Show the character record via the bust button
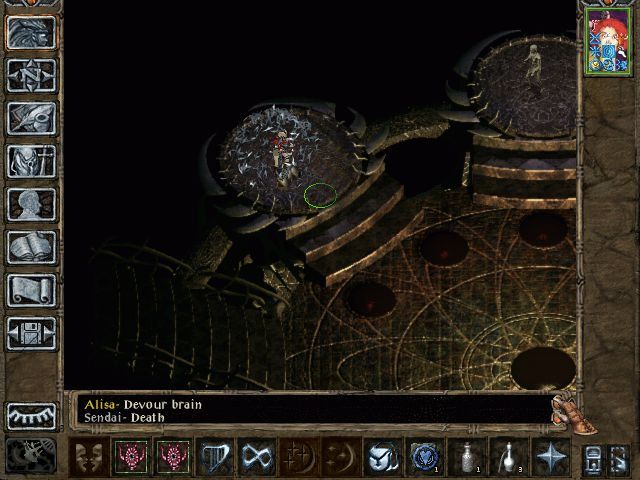This screenshot has height=480, width=640. tap(31, 204)
